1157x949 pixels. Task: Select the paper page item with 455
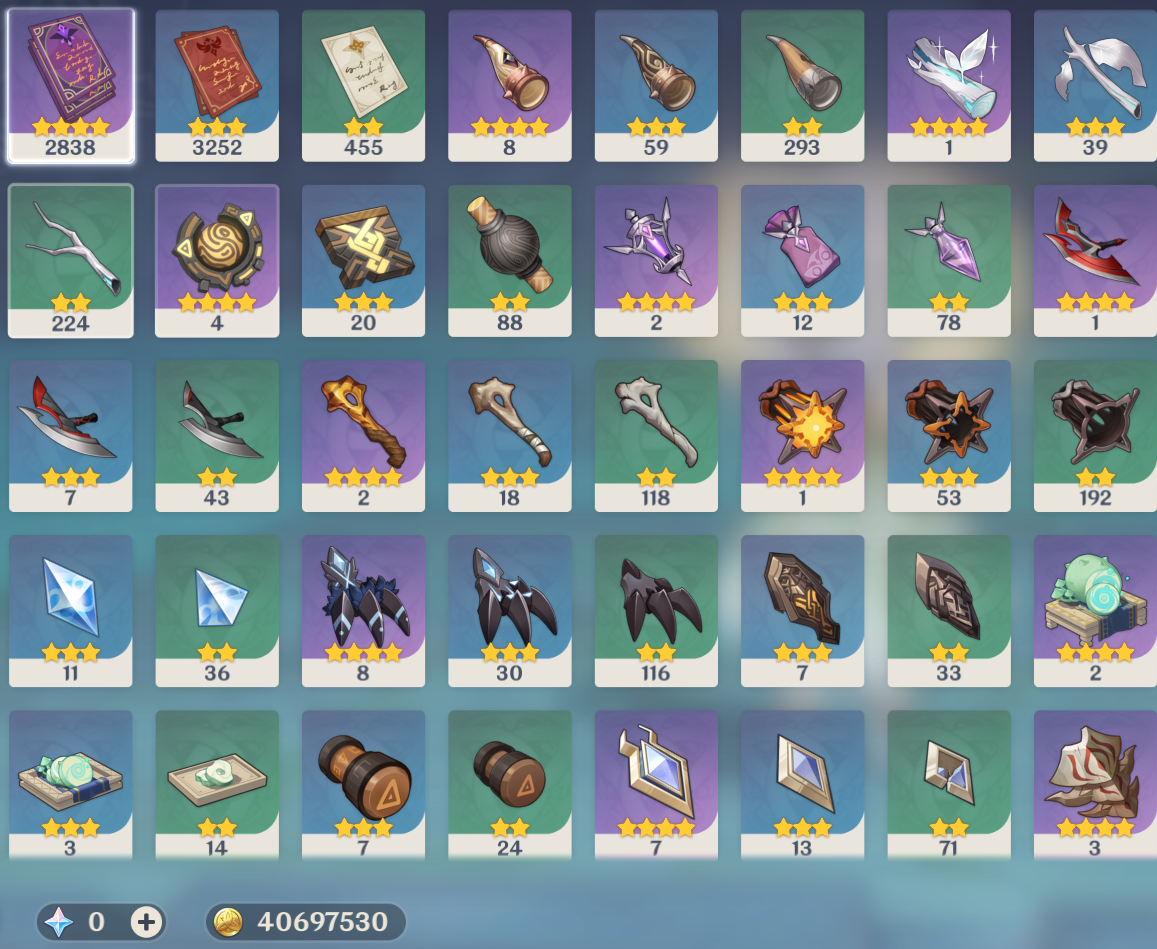tap(363, 85)
